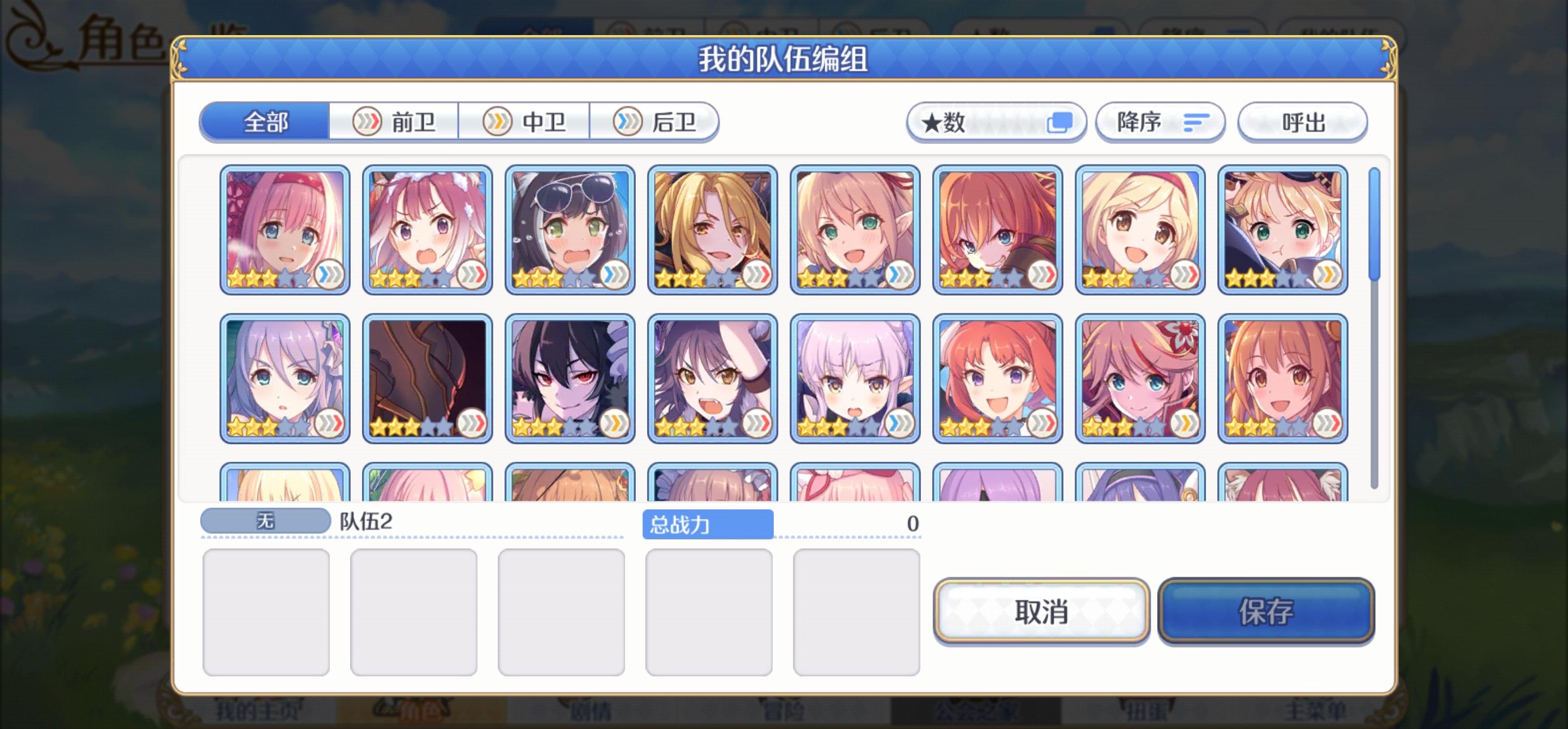The height and width of the screenshot is (729, 1568).
Task: Toggle the 无 label next to 队伍2
Action: 265,520
